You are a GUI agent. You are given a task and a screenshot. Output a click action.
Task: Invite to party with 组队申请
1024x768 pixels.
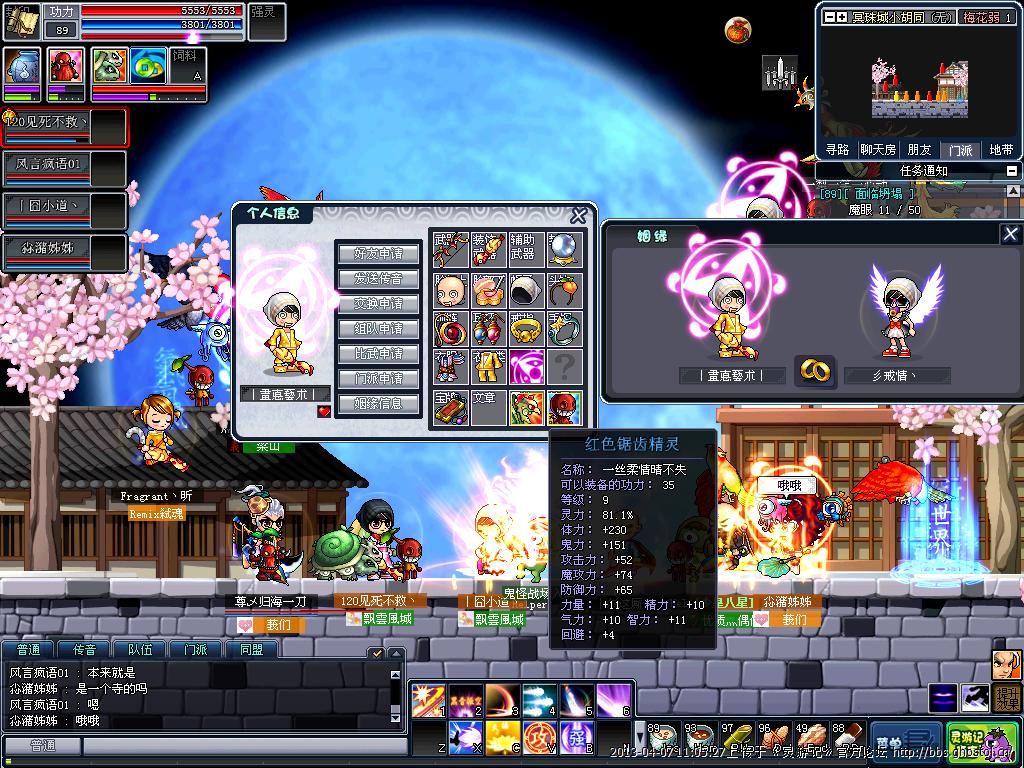point(378,329)
